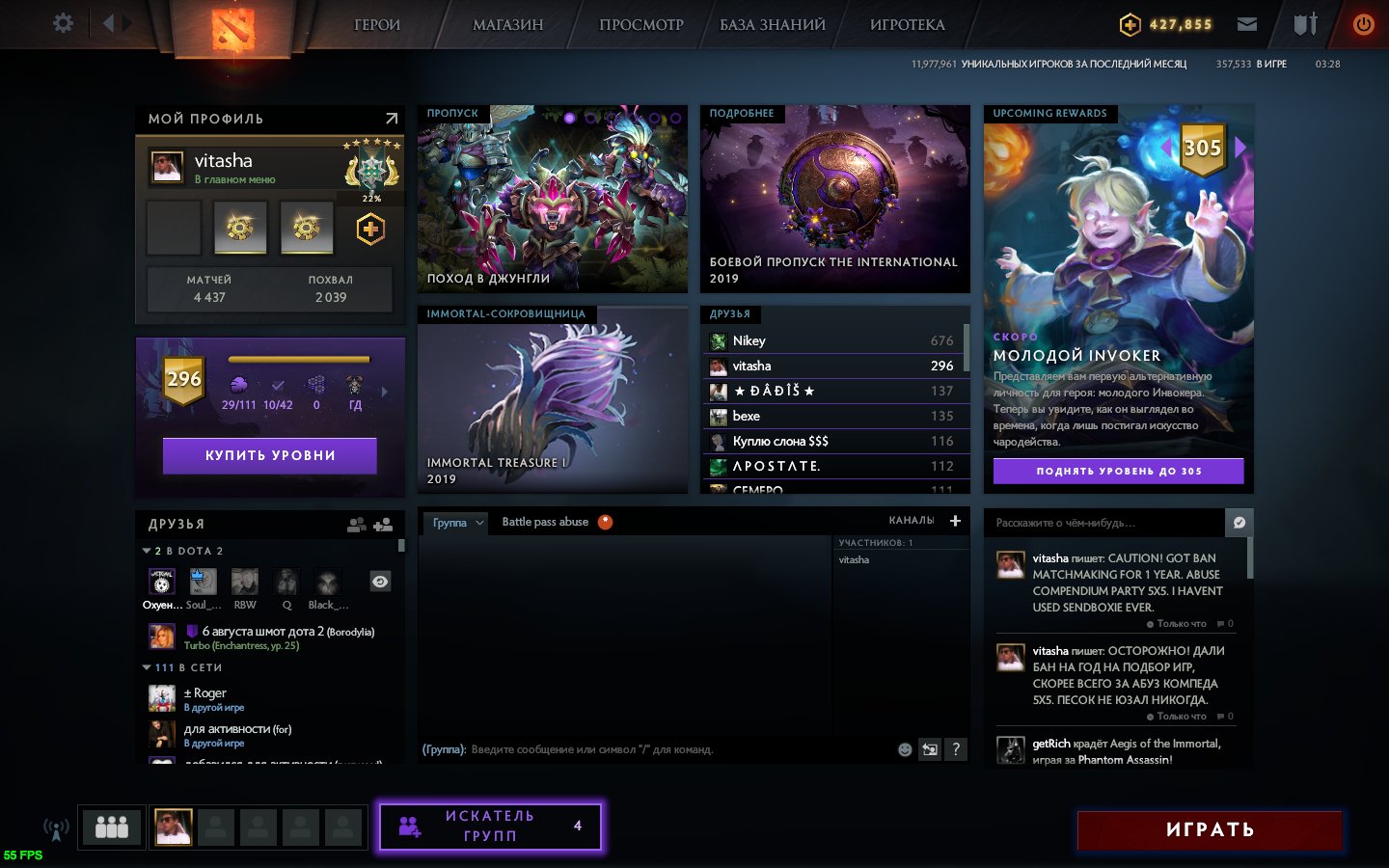
Task: Open the mail envelope inbox
Action: [1247, 24]
